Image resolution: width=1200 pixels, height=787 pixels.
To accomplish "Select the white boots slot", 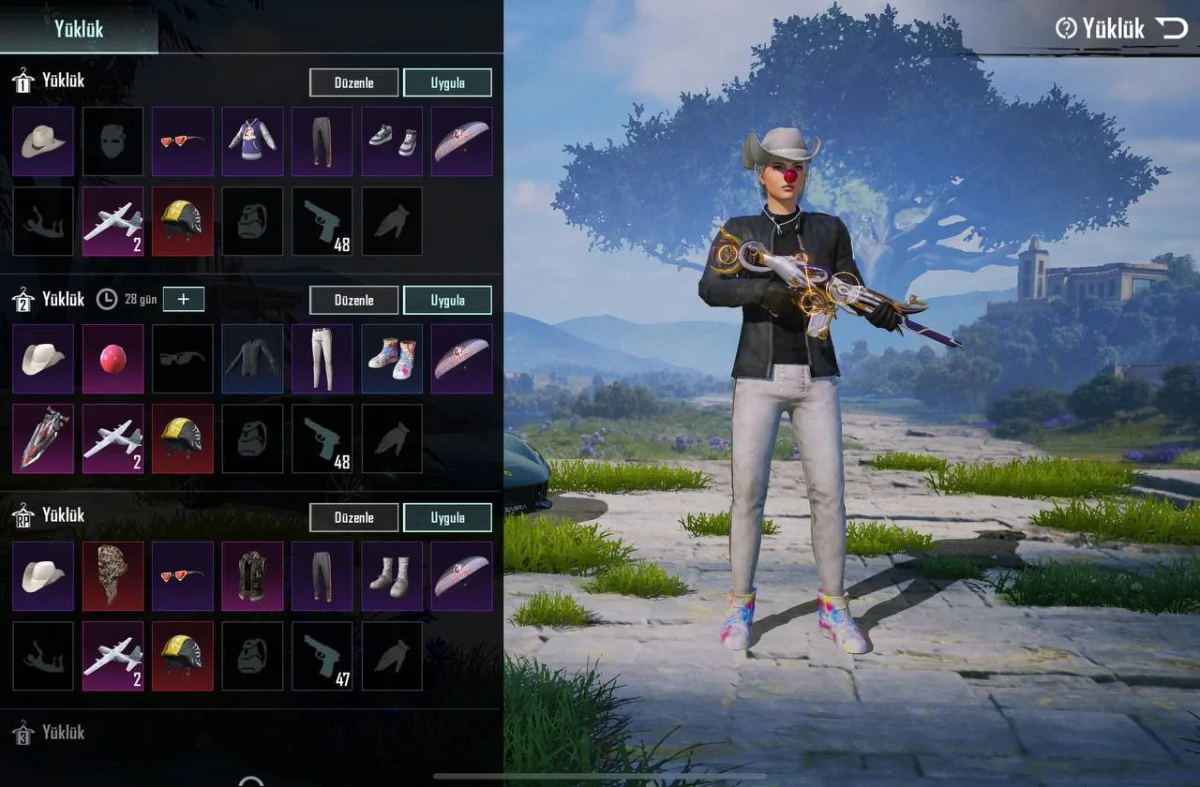I will tap(391, 576).
